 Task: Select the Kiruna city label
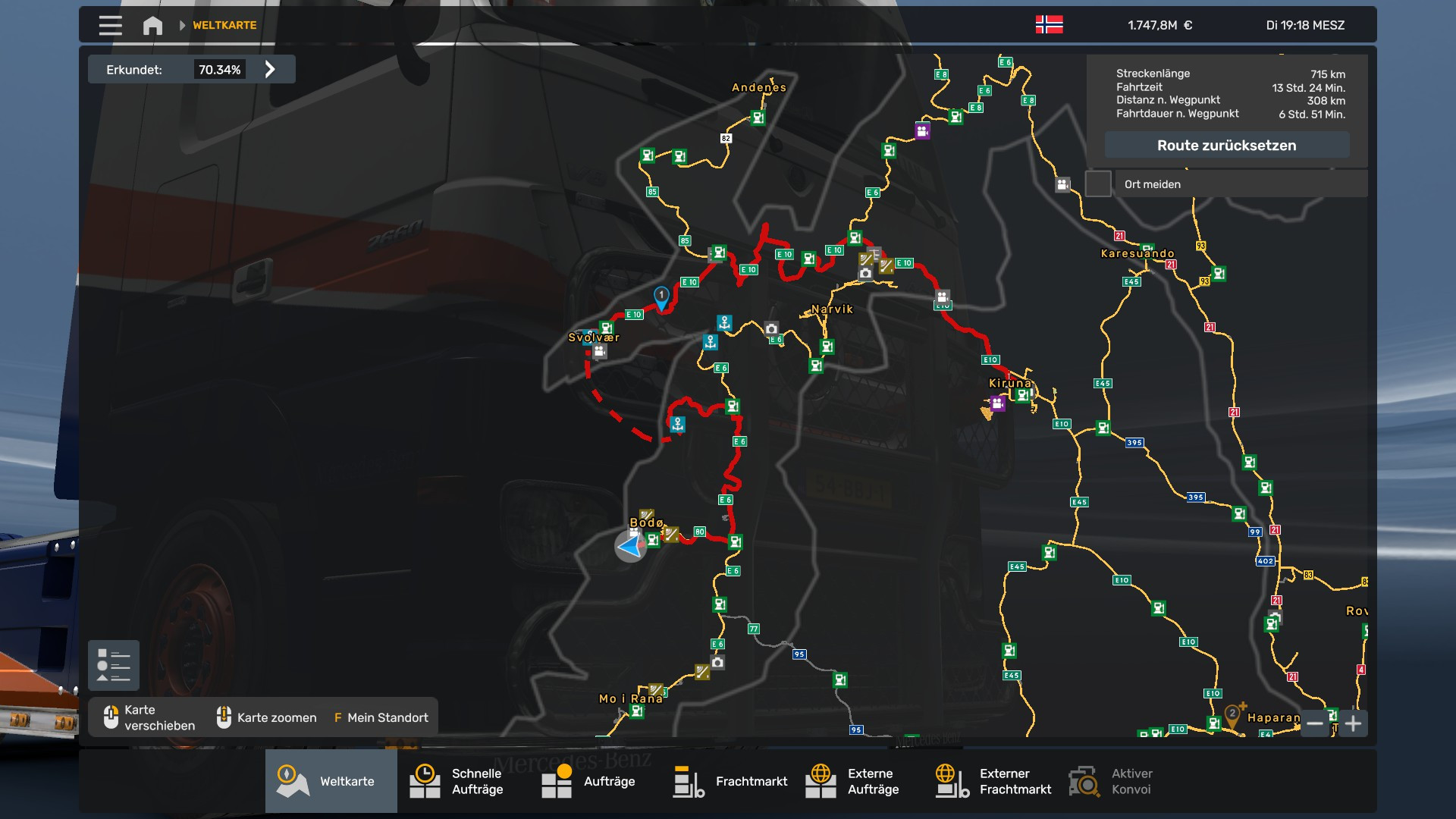1009,383
